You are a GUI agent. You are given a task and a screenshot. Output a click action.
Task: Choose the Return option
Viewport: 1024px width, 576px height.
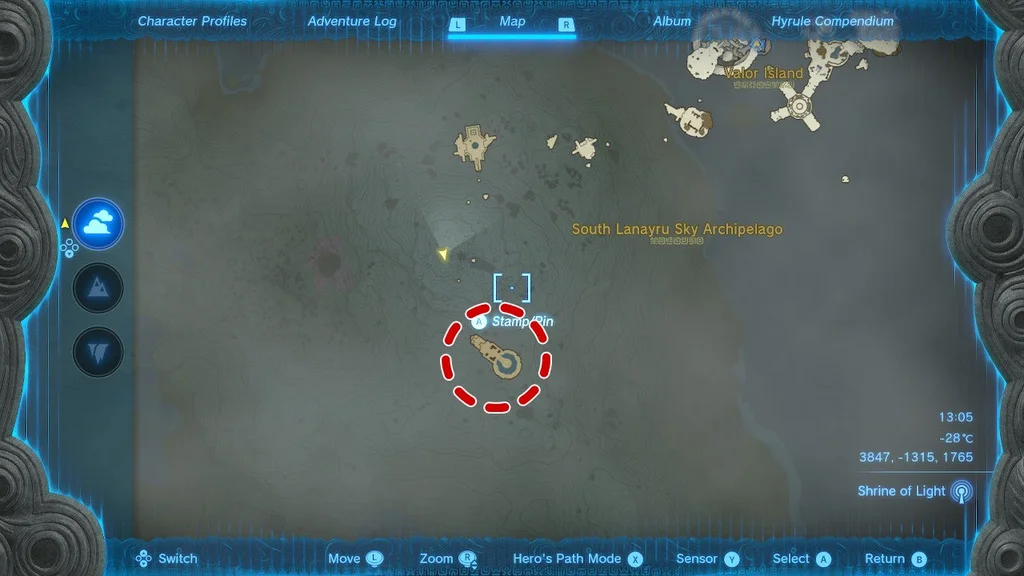[895, 559]
